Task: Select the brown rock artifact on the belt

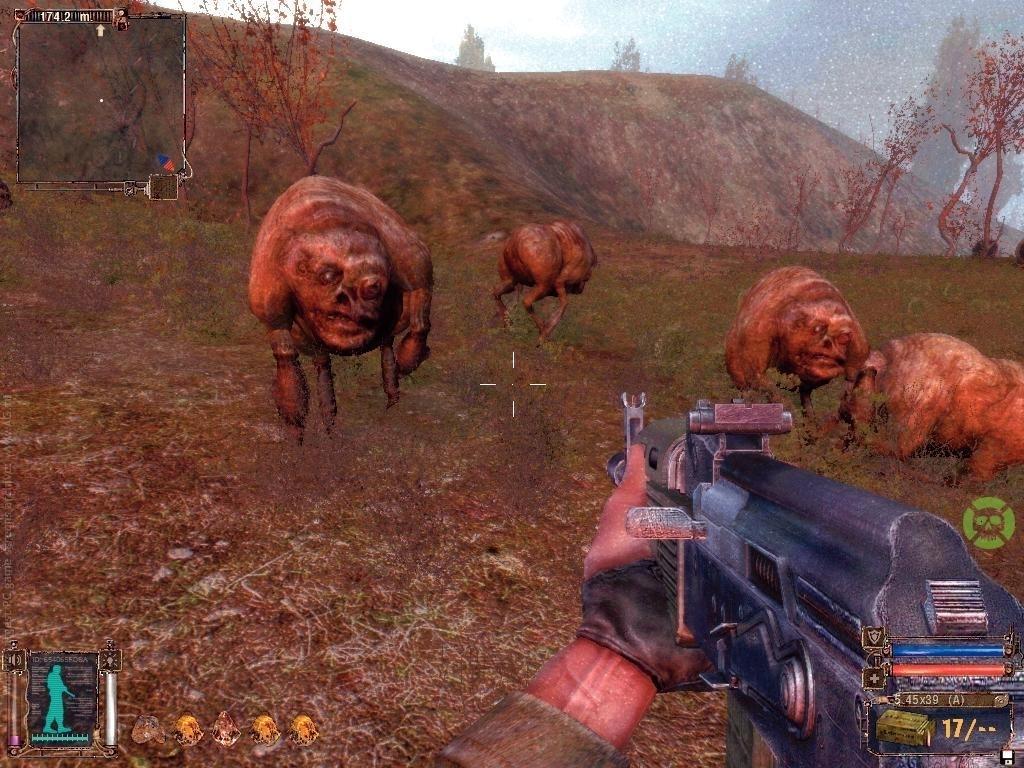Action: point(148,730)
